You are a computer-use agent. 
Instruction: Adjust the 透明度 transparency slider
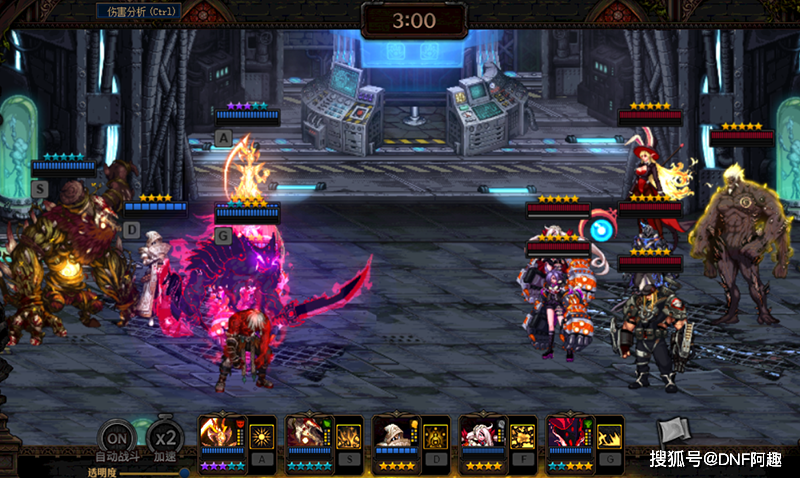pyautogui.click(x=184, y=472)
